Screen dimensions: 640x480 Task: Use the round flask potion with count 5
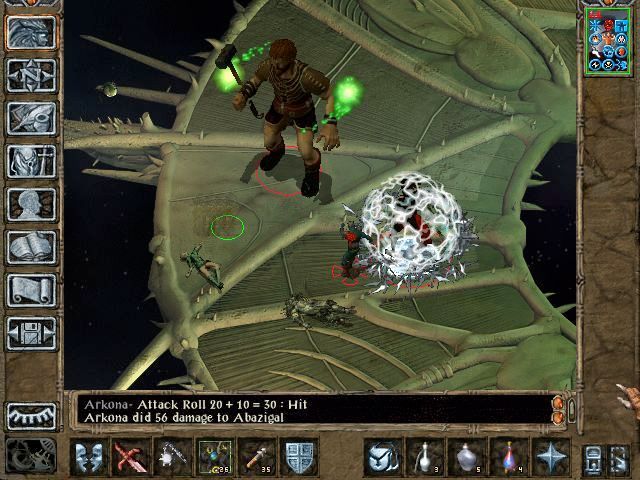(467, 457)
